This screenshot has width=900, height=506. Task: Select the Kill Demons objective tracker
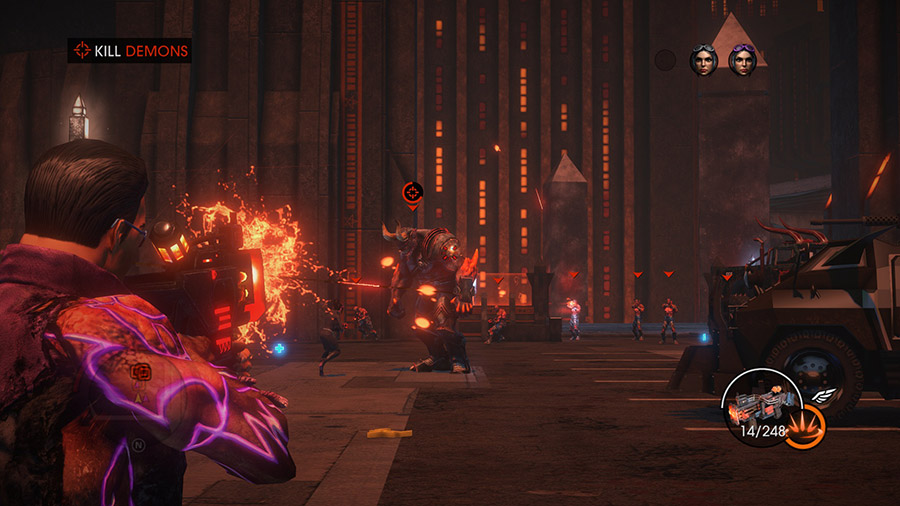(128, 50)
